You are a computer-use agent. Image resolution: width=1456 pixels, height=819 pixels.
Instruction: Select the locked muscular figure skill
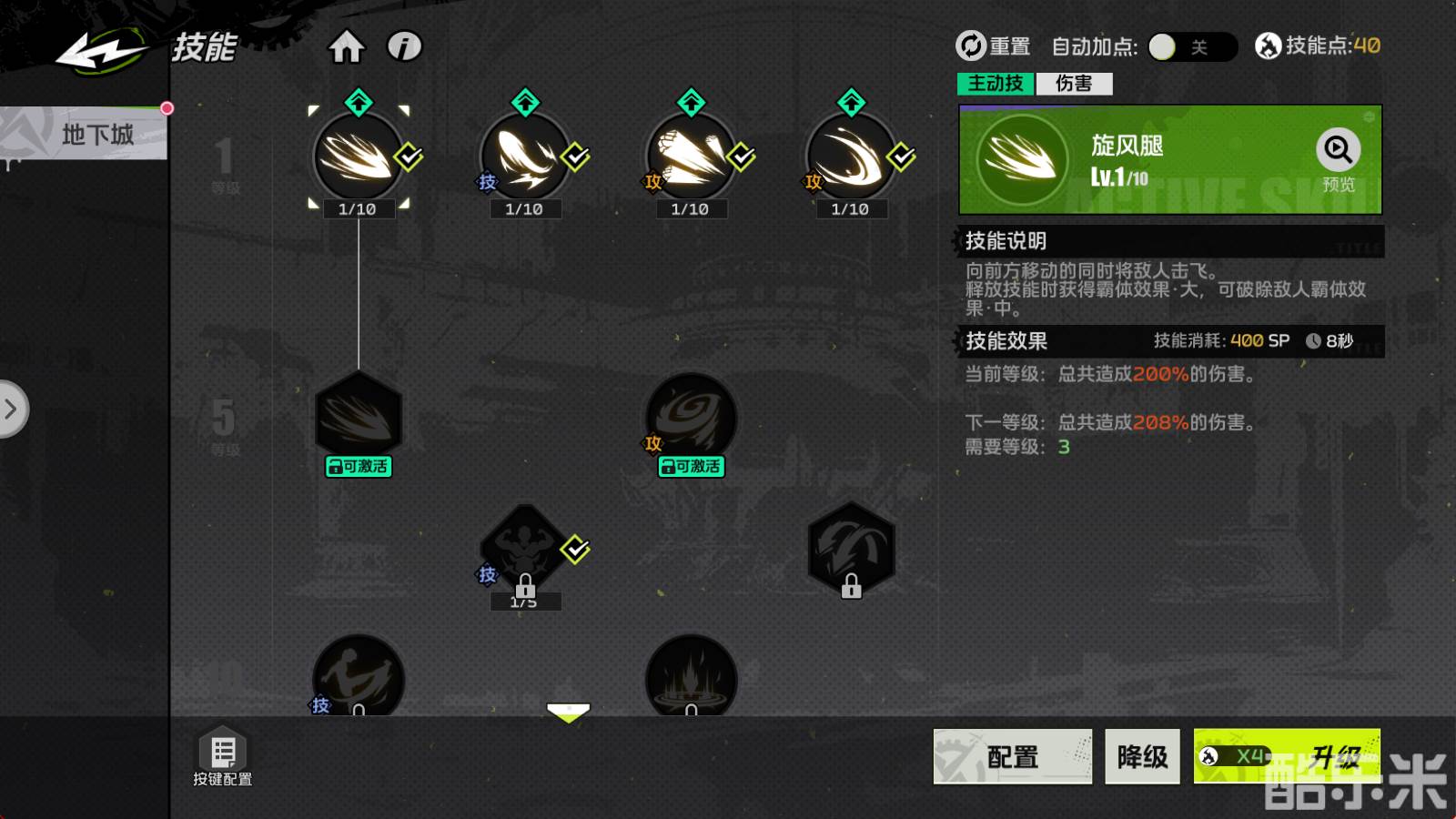point(525,548)
